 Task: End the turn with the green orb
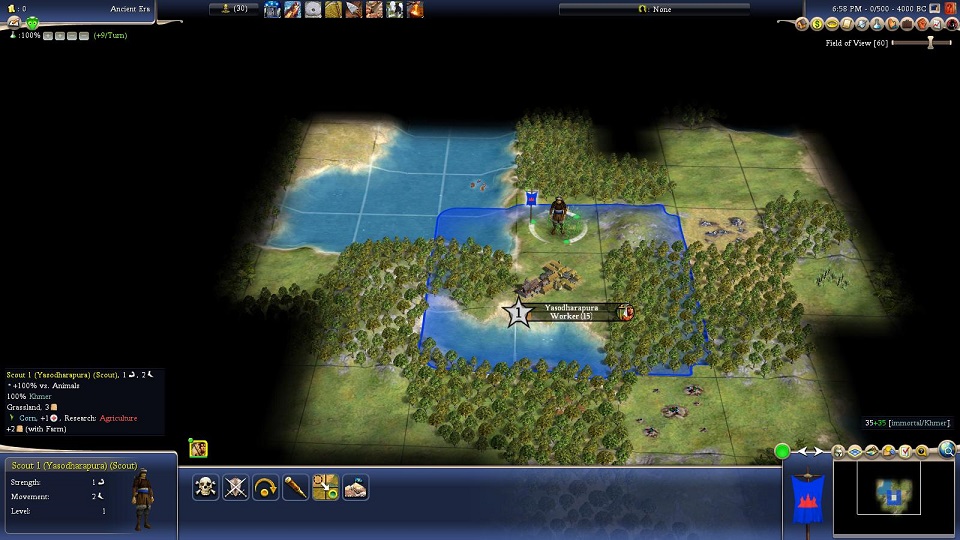pyautogui.click(x=783, y=452)
